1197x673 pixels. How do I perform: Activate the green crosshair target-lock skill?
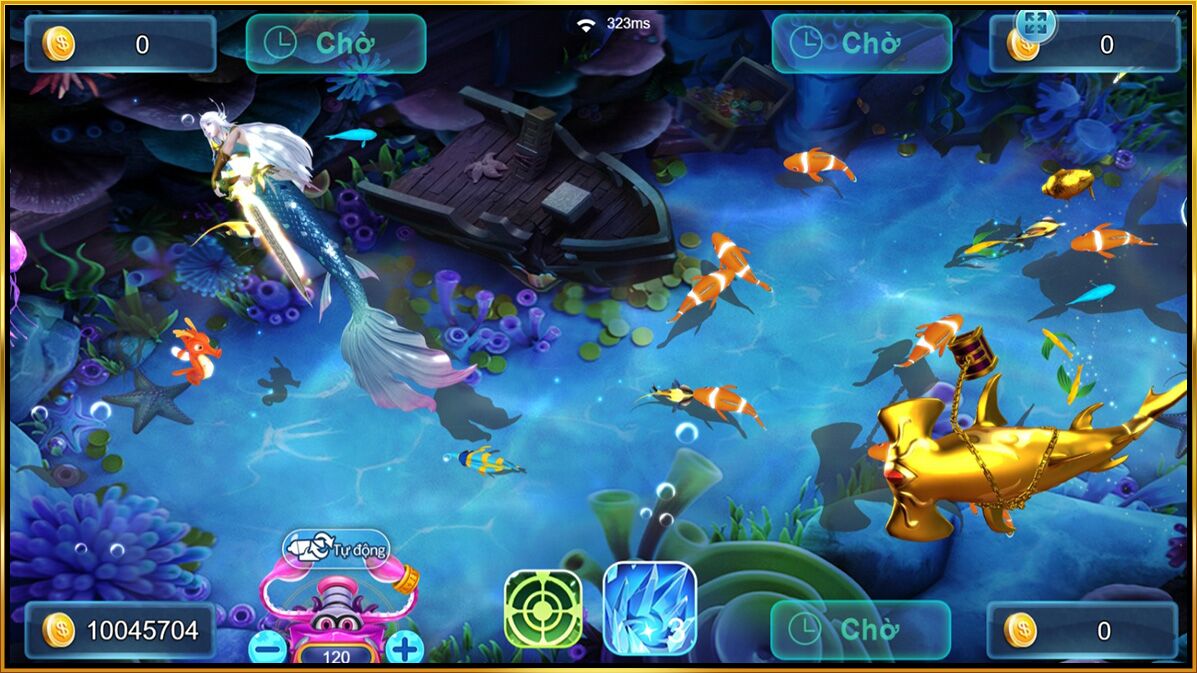click(543, 609)
